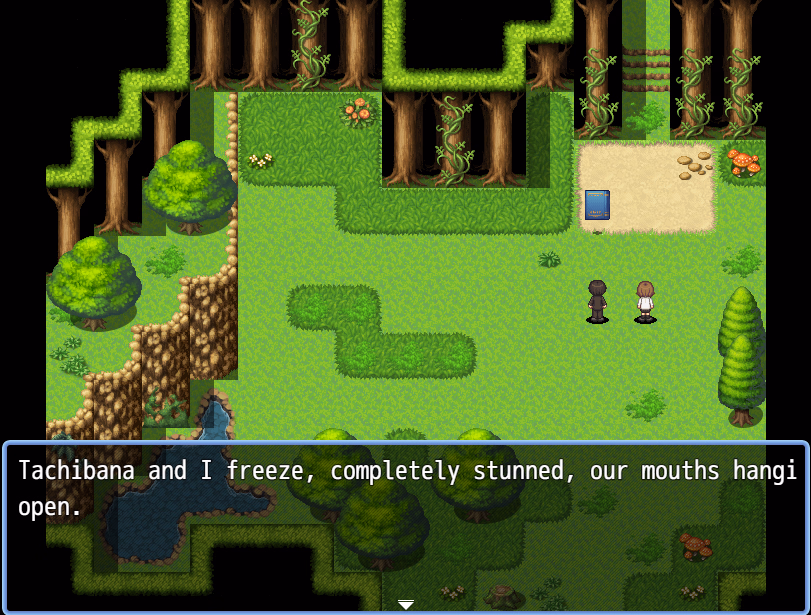Click the white continue arrow indicator

pyautogui.click(x=406, y=604)
